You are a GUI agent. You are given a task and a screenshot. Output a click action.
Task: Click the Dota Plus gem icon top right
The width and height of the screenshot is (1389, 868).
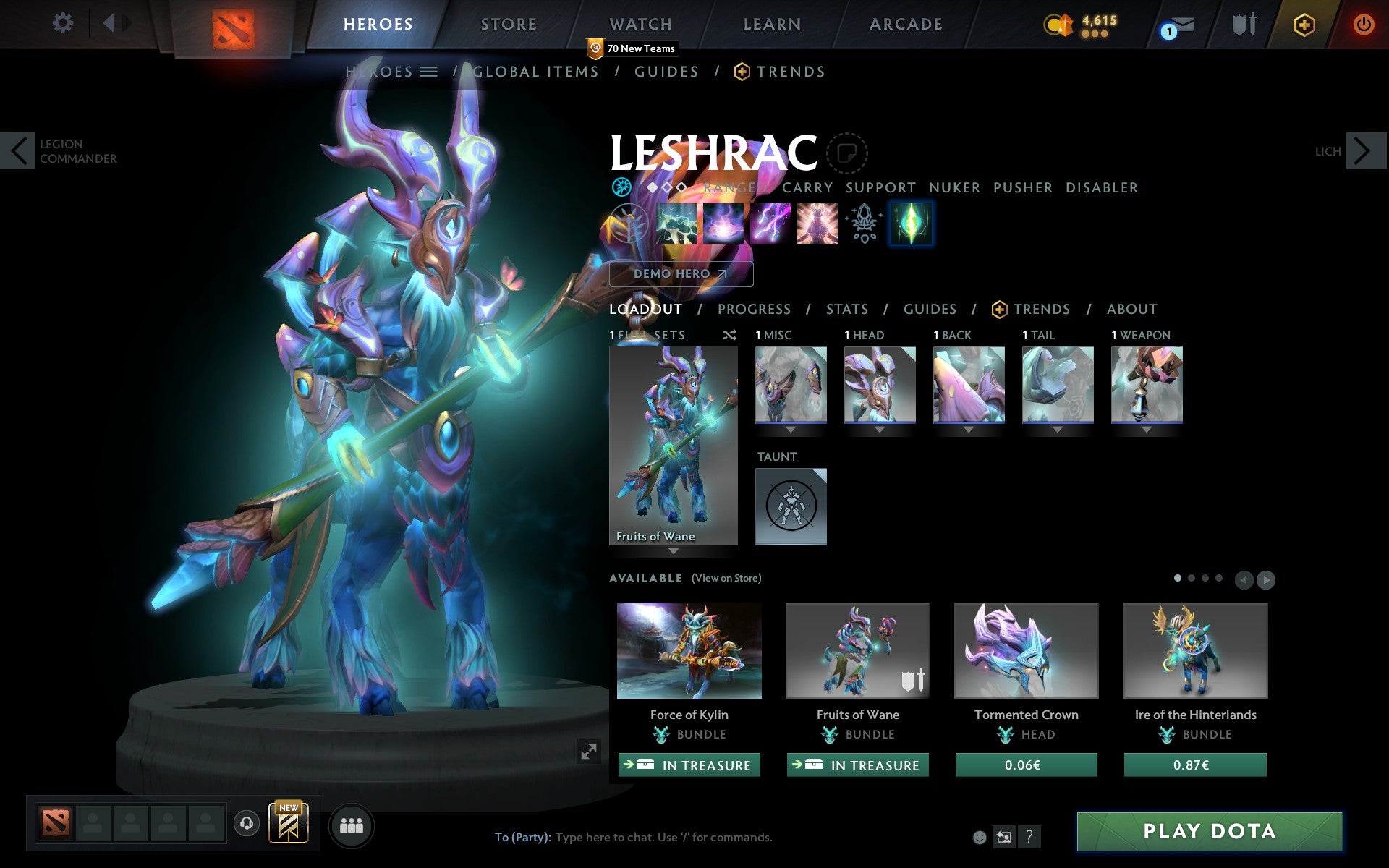[1303, 23]
